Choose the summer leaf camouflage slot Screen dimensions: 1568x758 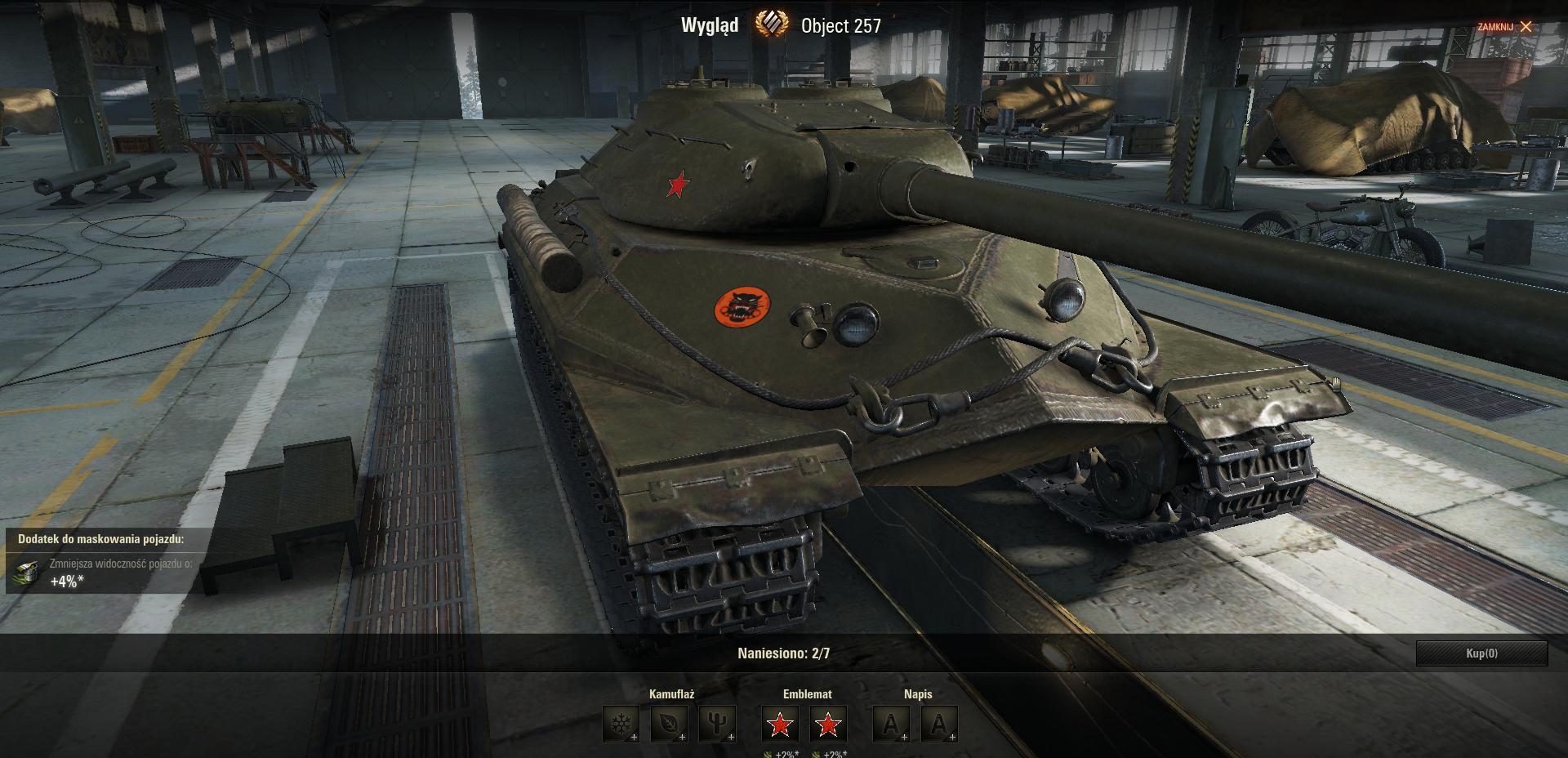(x=669, y=725)
